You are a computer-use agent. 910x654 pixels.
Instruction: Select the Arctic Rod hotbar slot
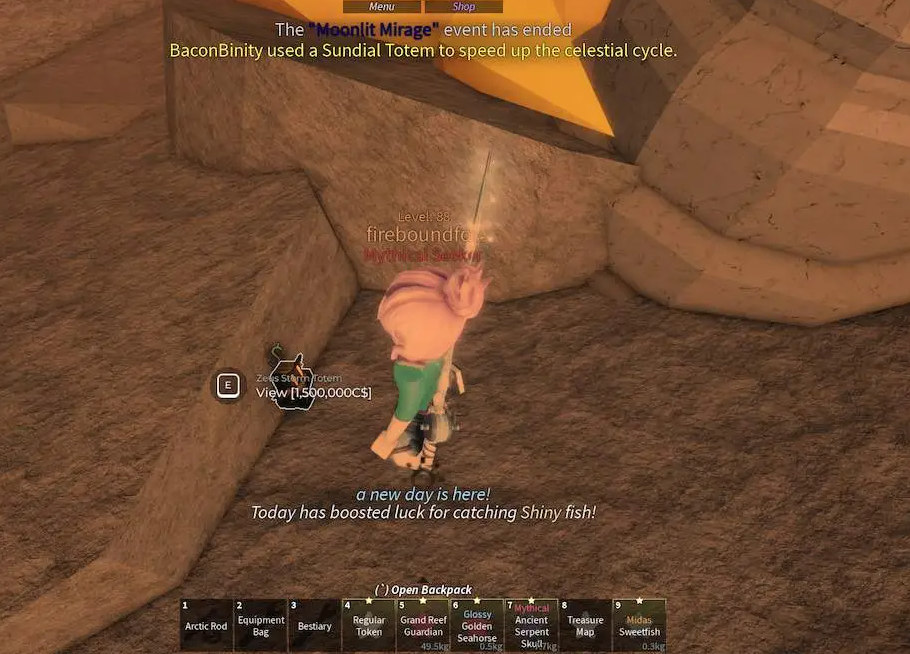point(206,625)
